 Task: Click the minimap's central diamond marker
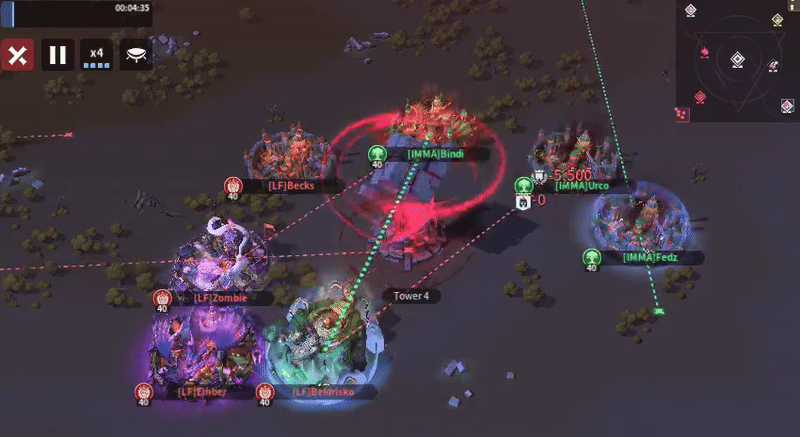tap(737, 60)
